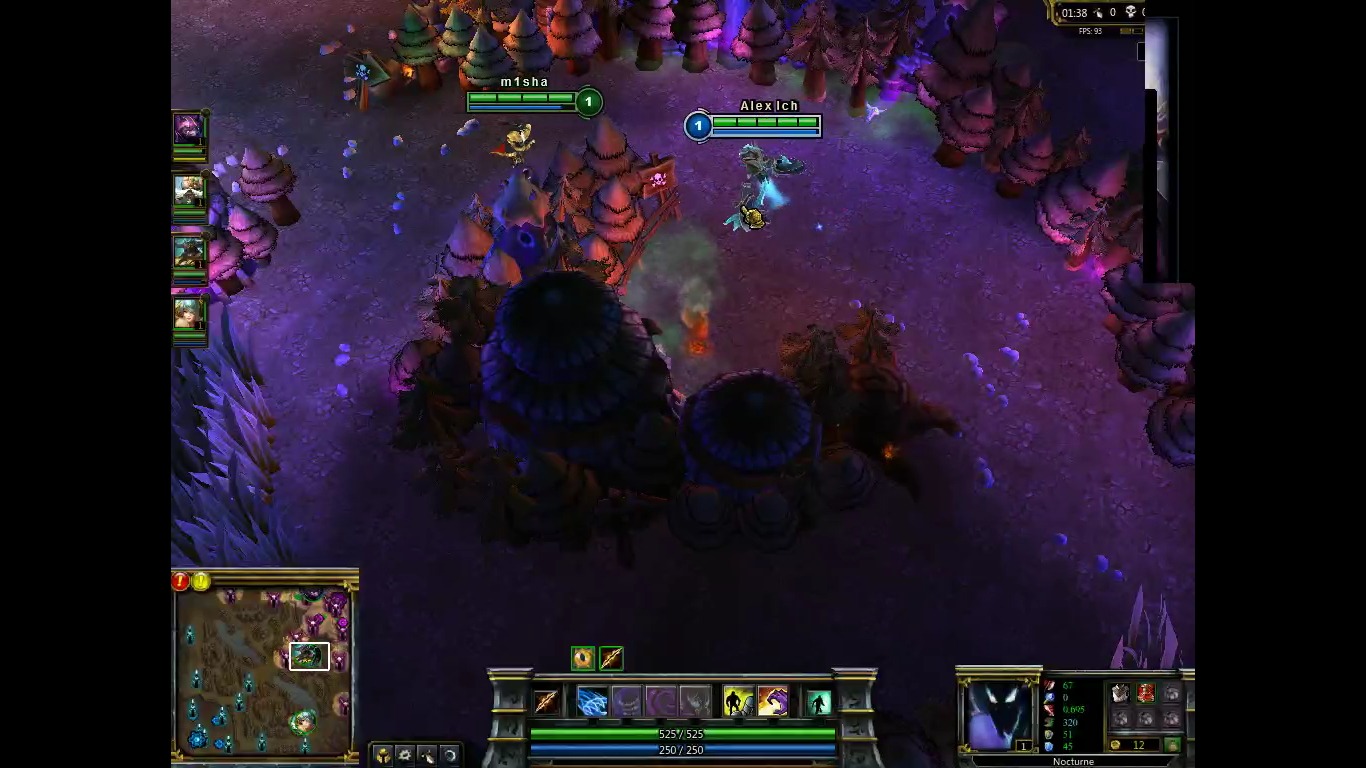The height and width of the screenshot is (768, 1366).
Task: Select the Unspeakable Horror ability icon
Action: 661,701
